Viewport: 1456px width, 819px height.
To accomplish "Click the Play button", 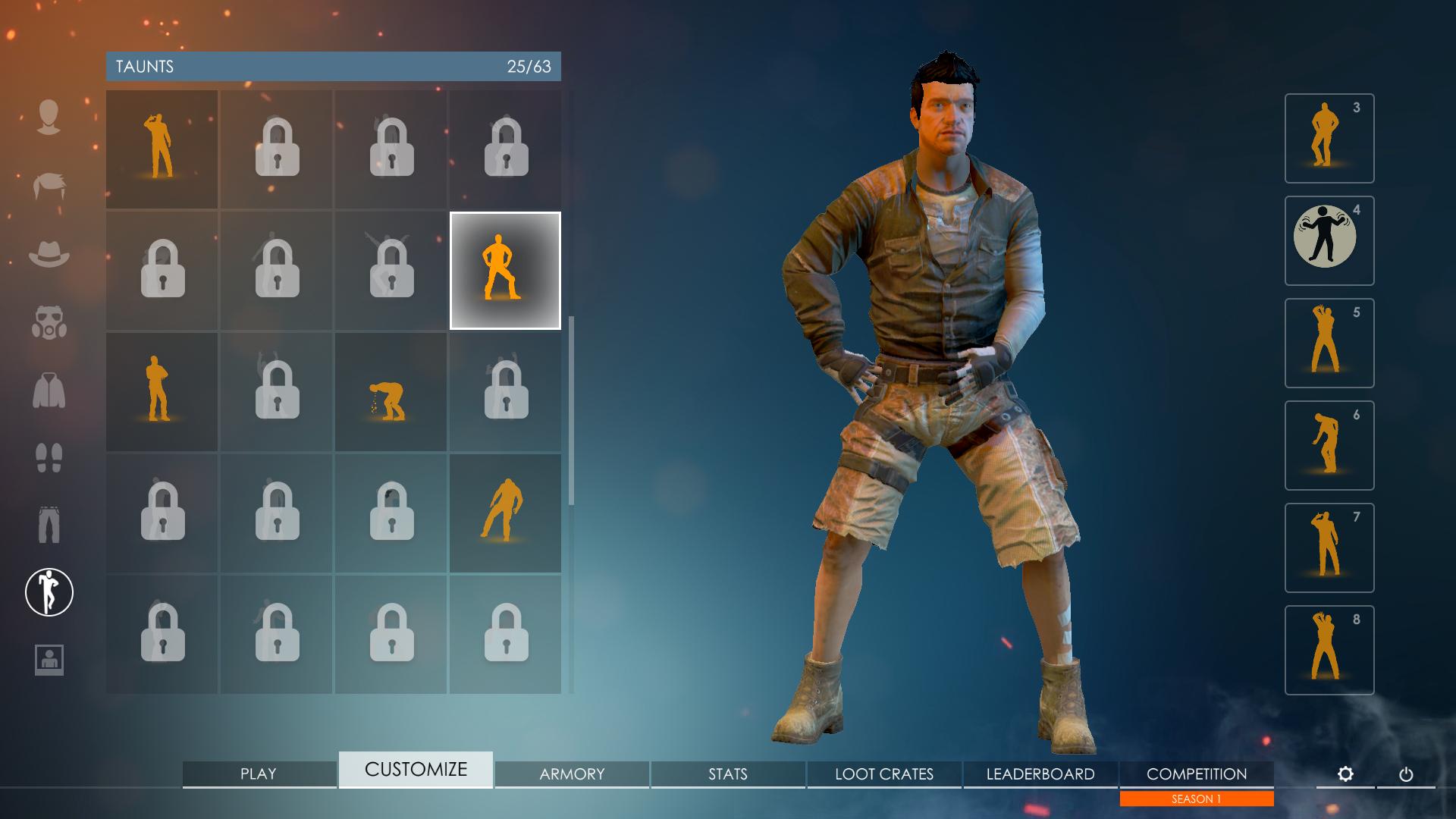I will (x=259, y=774).
